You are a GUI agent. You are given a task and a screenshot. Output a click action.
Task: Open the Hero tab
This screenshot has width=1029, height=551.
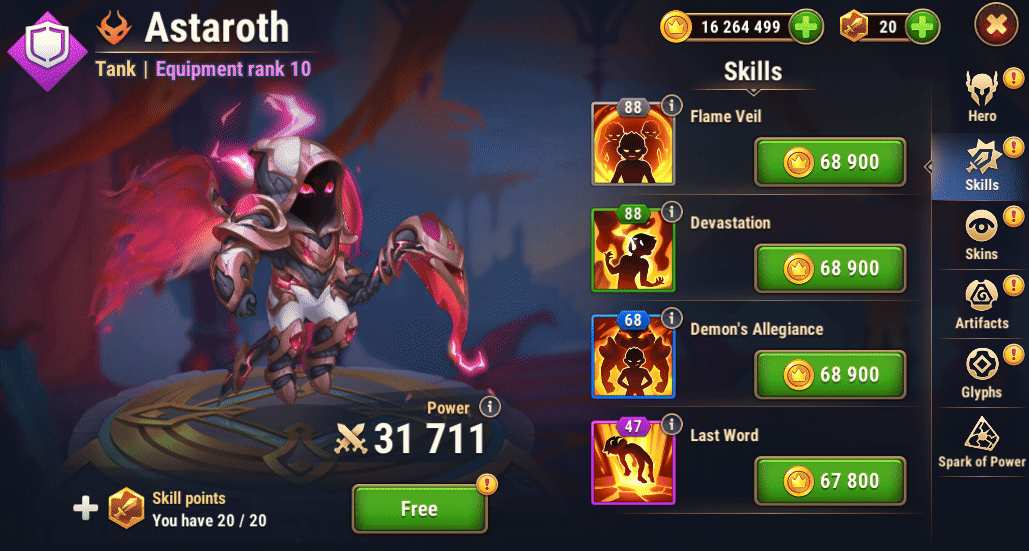[981, 96]
